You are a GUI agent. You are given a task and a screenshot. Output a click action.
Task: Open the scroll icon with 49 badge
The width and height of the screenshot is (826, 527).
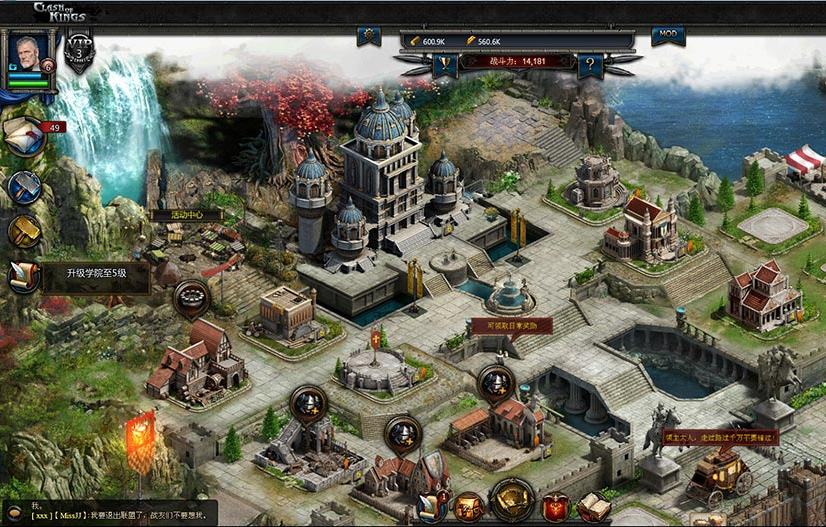coord(24,135)
